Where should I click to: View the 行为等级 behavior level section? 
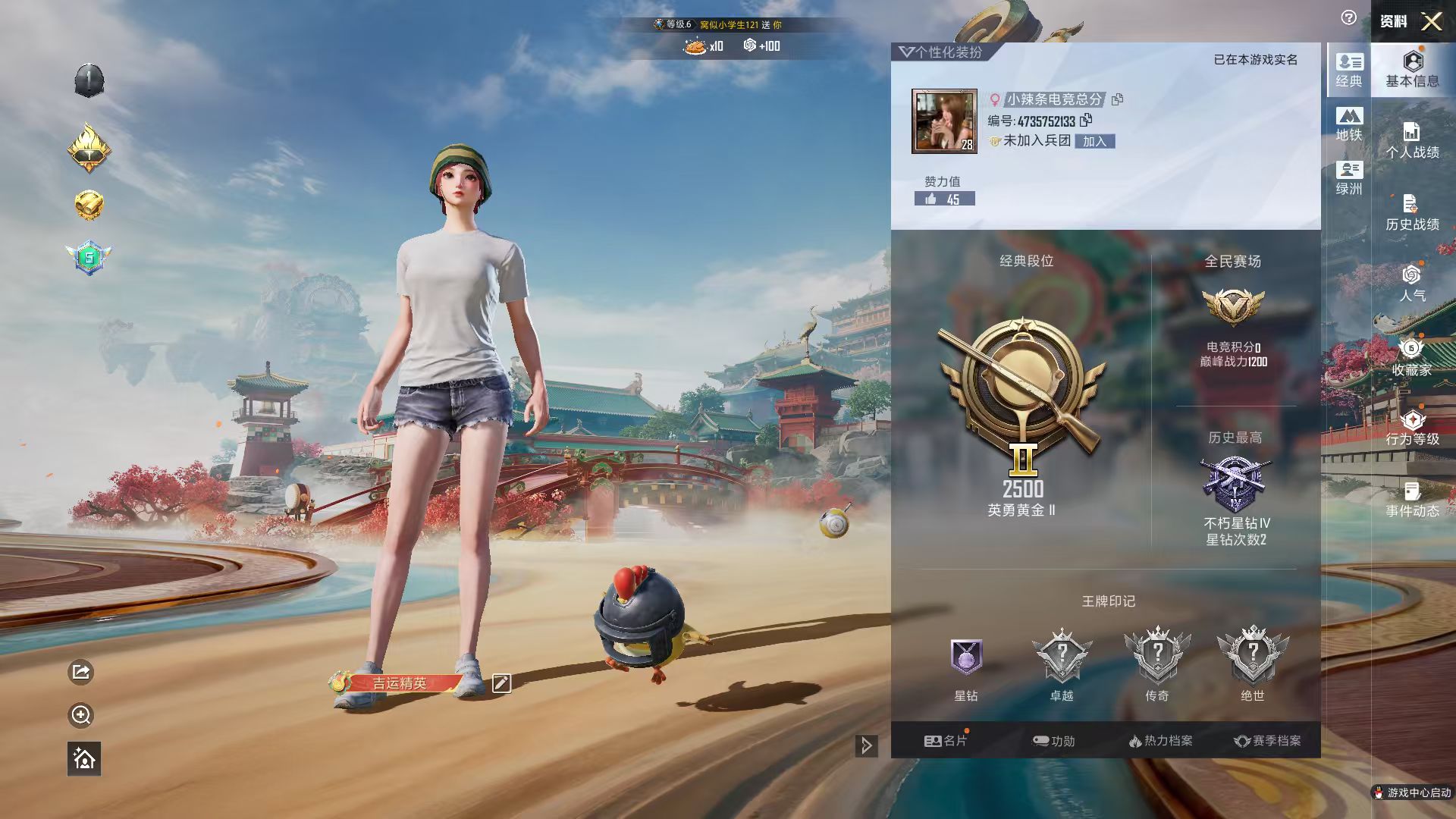point(1412,428)
